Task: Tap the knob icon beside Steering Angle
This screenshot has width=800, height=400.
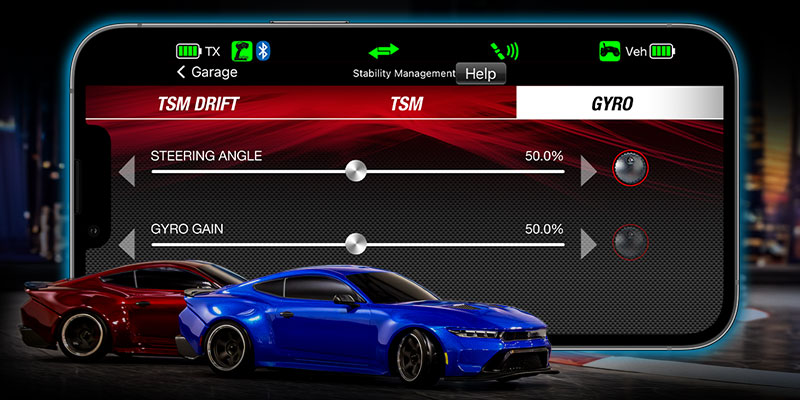Action: (x=631, y=168)
